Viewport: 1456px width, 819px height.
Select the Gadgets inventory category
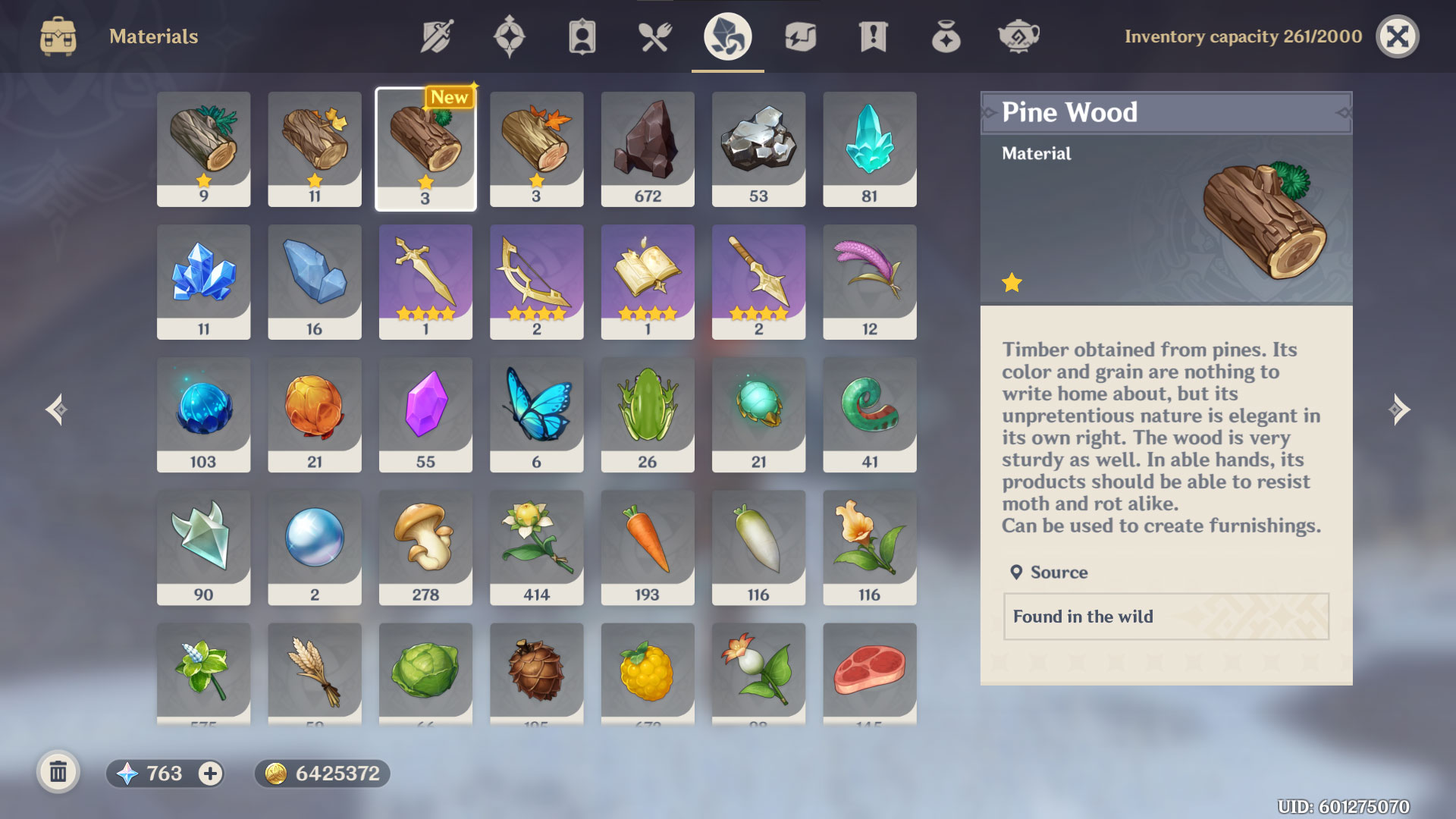tap(800, 36)
